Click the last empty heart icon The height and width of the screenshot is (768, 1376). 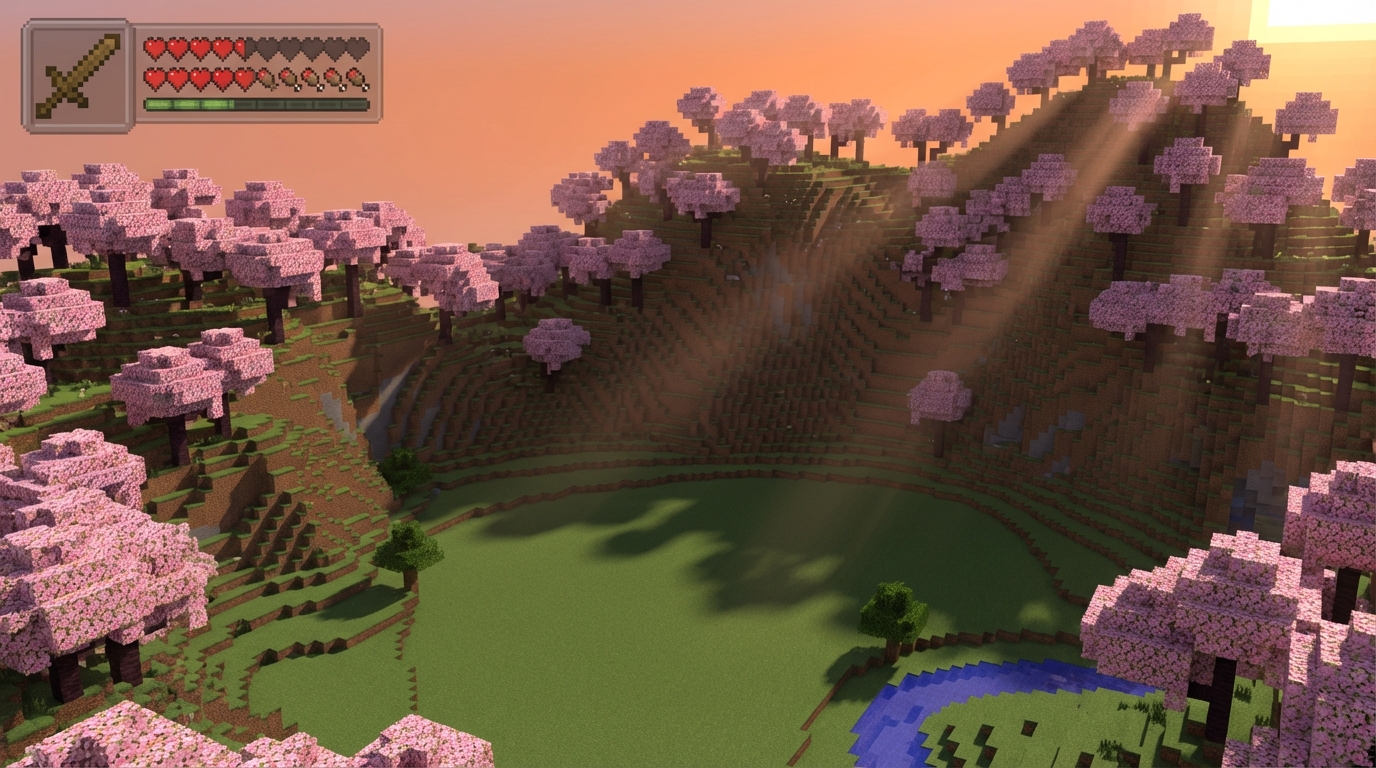point(358,48)
